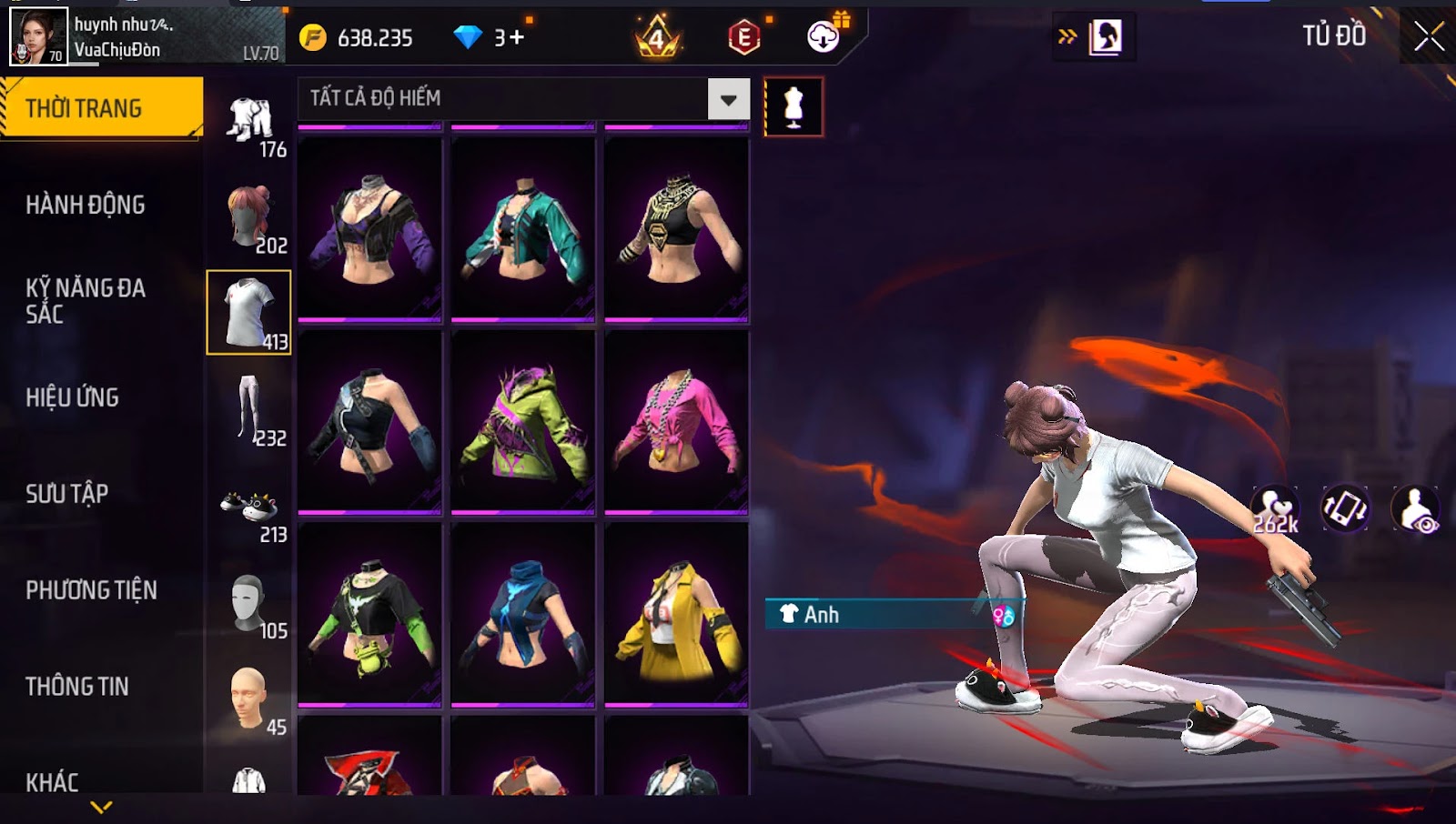Close the wardrobe screen with the X
Screen dimensions: 1456x824
point(1428,36)
